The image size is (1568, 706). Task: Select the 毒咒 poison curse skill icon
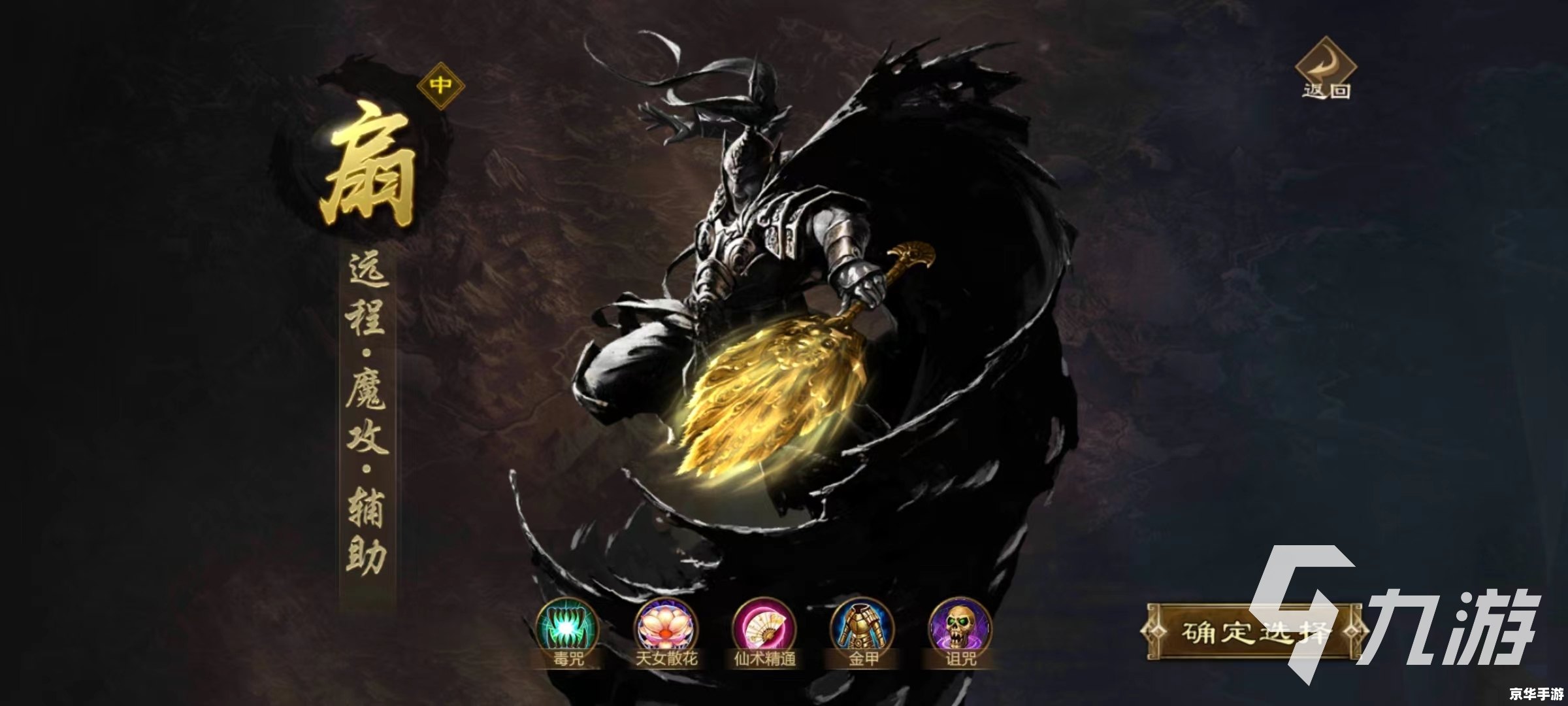pos(567,628)
